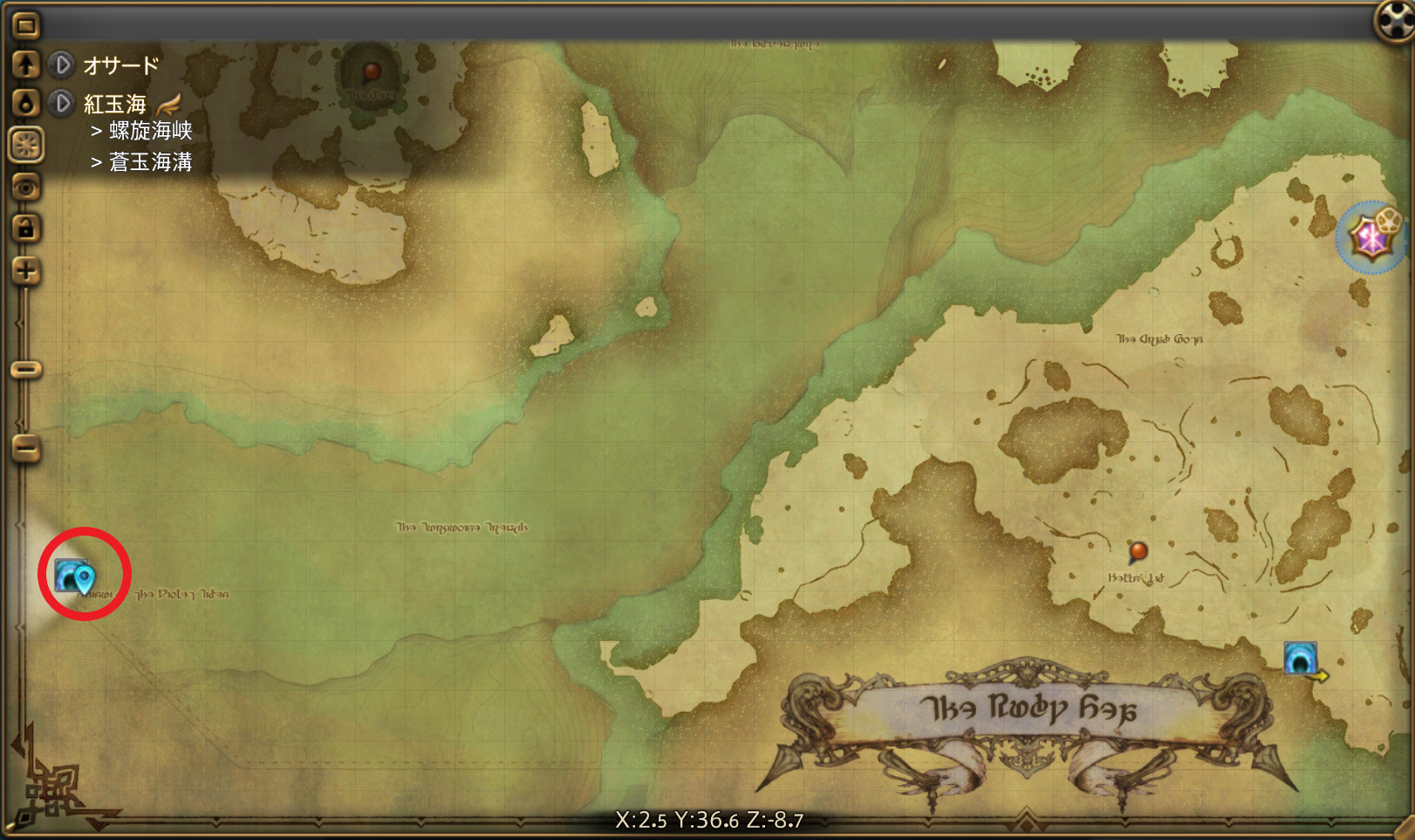Toggle the padlock lock button

25,229
